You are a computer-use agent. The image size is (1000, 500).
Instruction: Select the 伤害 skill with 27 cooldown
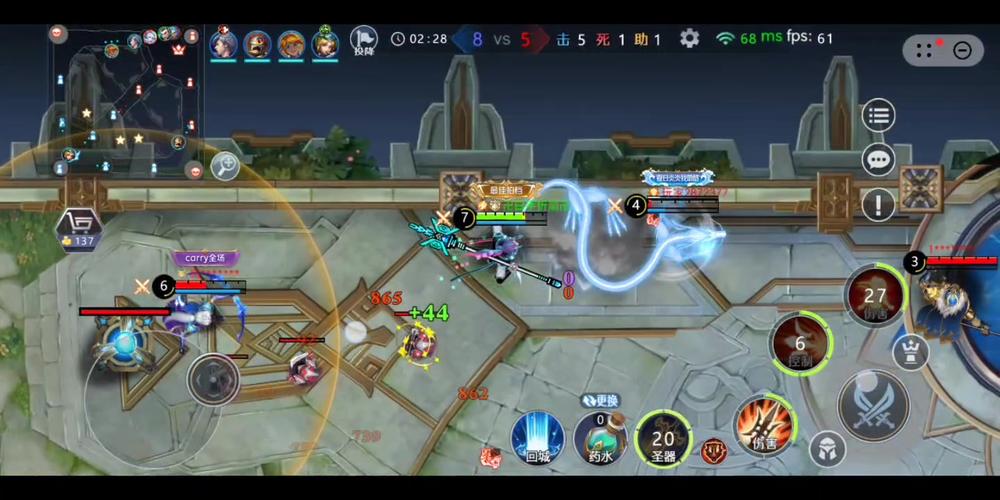875,296
